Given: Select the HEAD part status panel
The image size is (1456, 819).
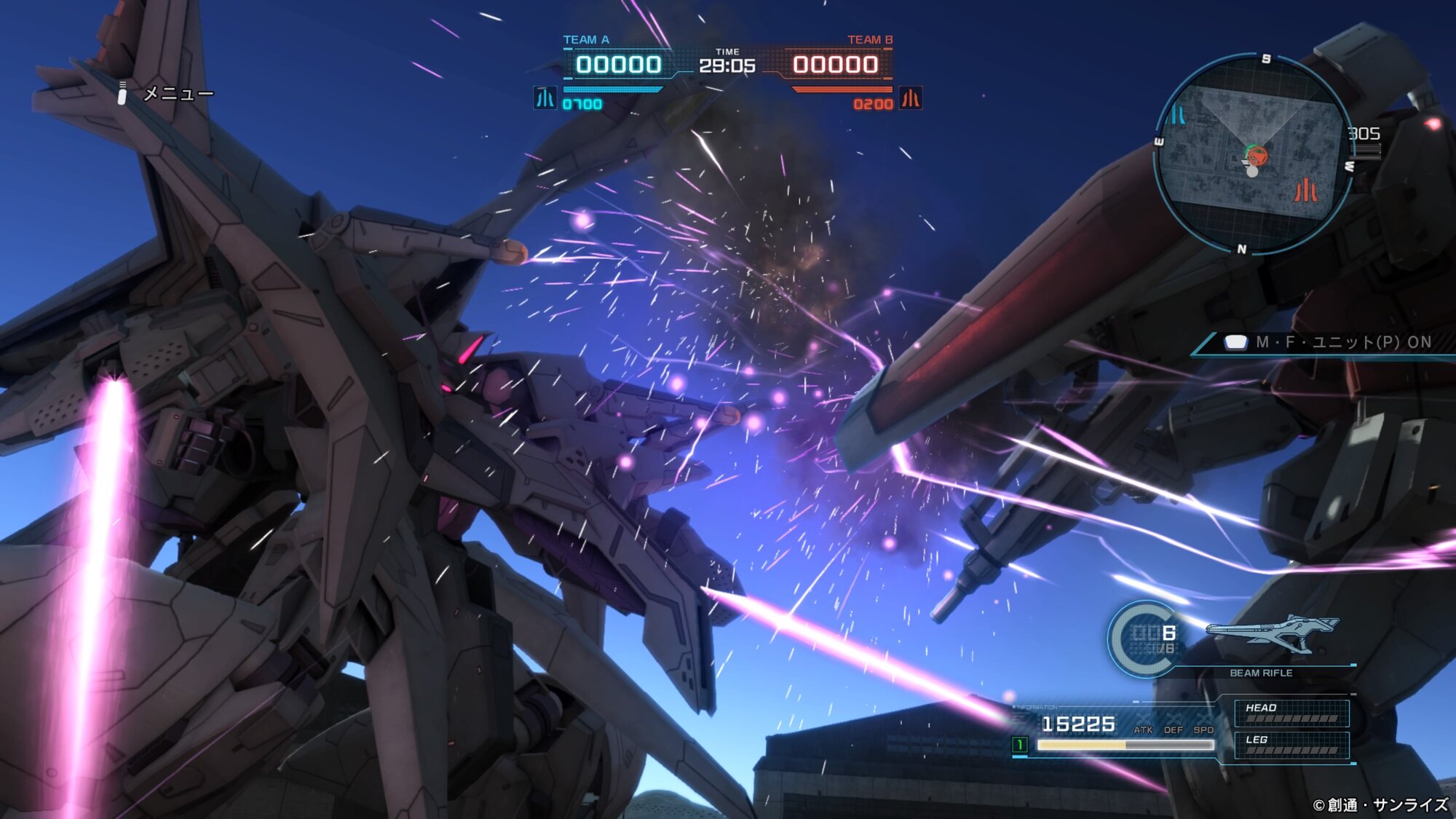Looking at the screenshot, I should 1291,713.
